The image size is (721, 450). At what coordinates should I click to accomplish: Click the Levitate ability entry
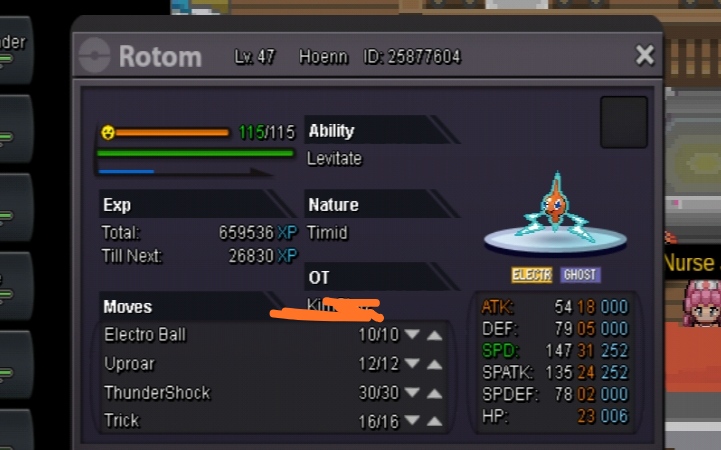pos(335,159)
